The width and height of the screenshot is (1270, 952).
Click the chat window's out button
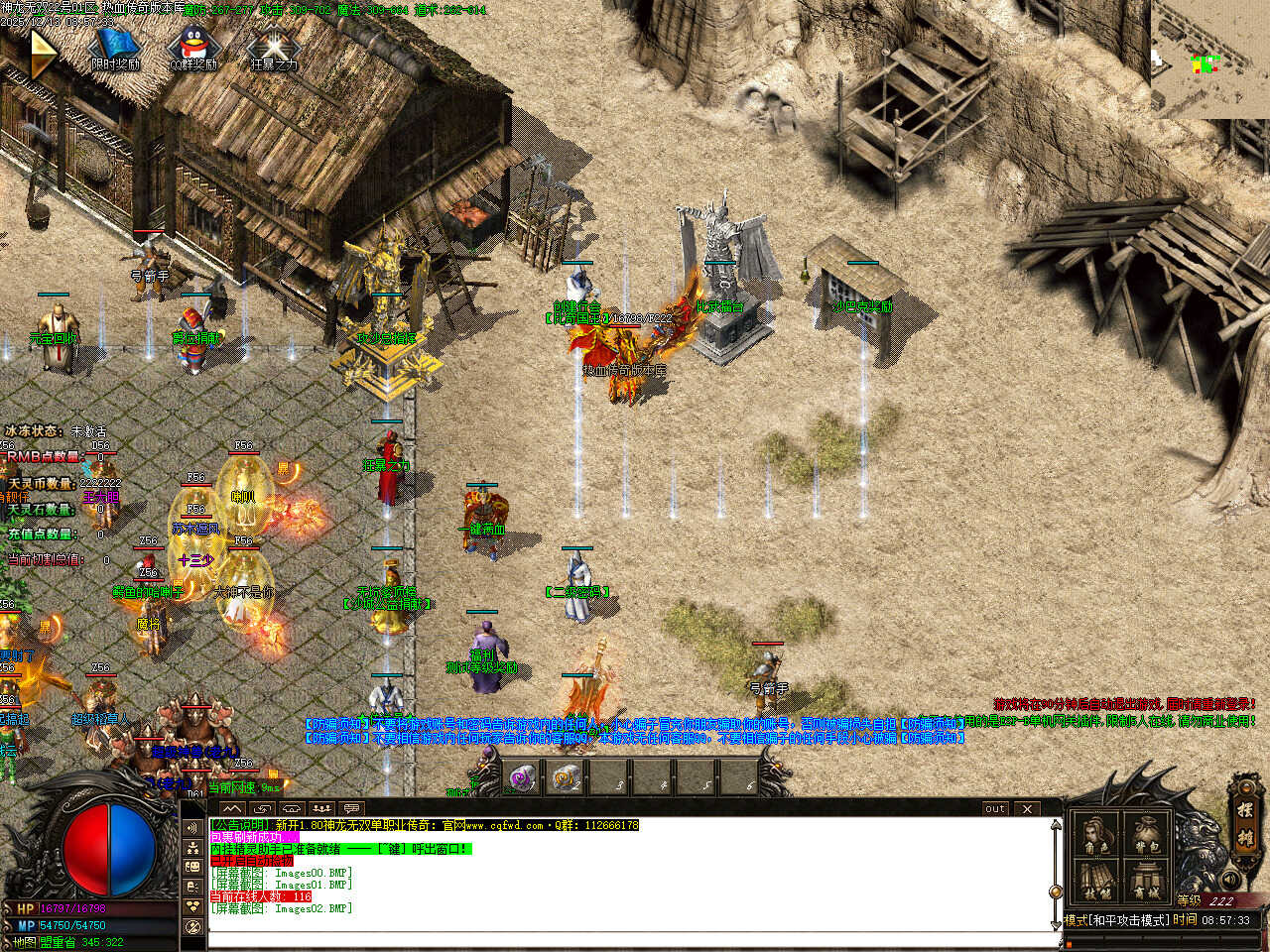[995, 808]
